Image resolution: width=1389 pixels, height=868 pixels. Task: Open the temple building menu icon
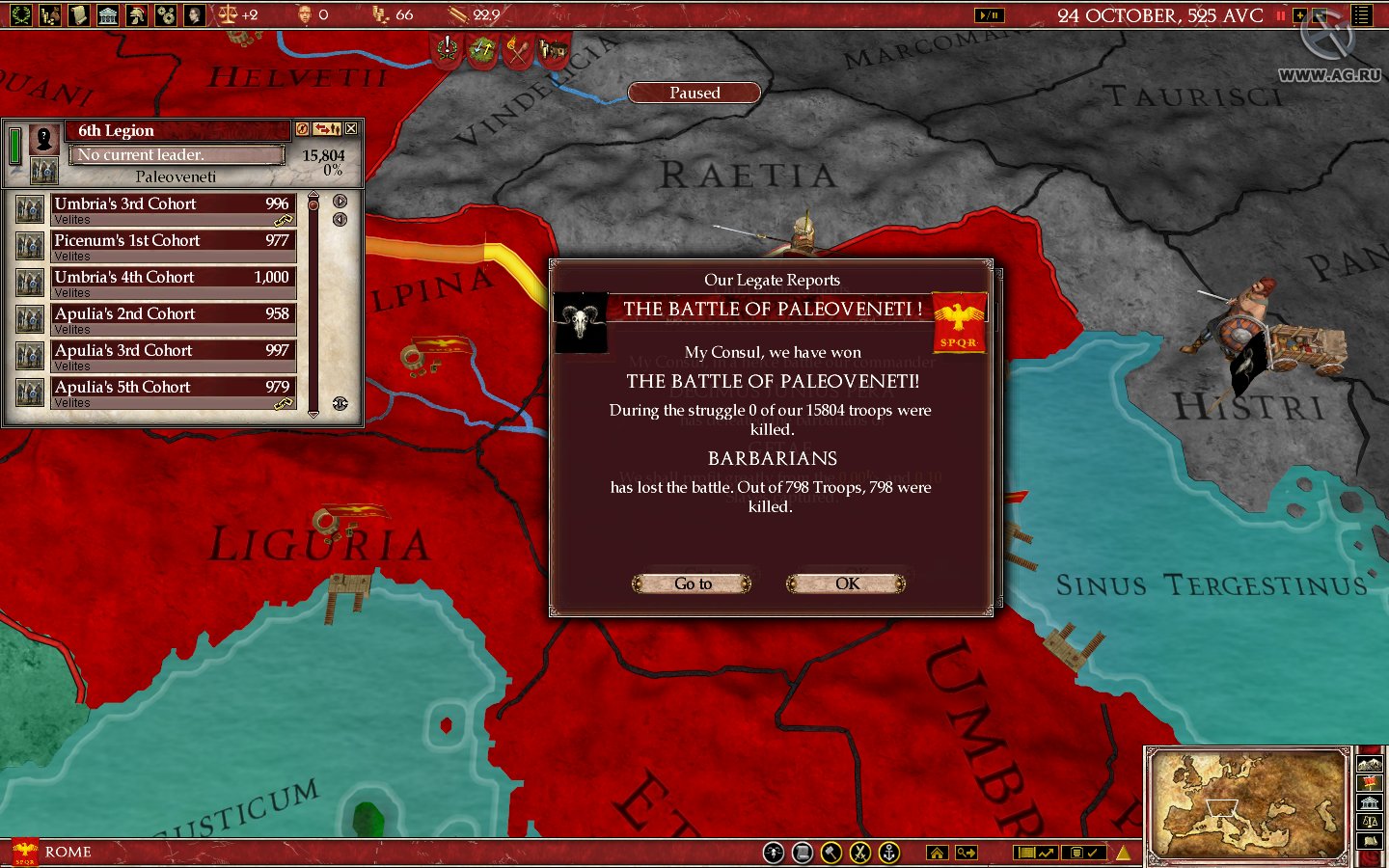(108, 14)
